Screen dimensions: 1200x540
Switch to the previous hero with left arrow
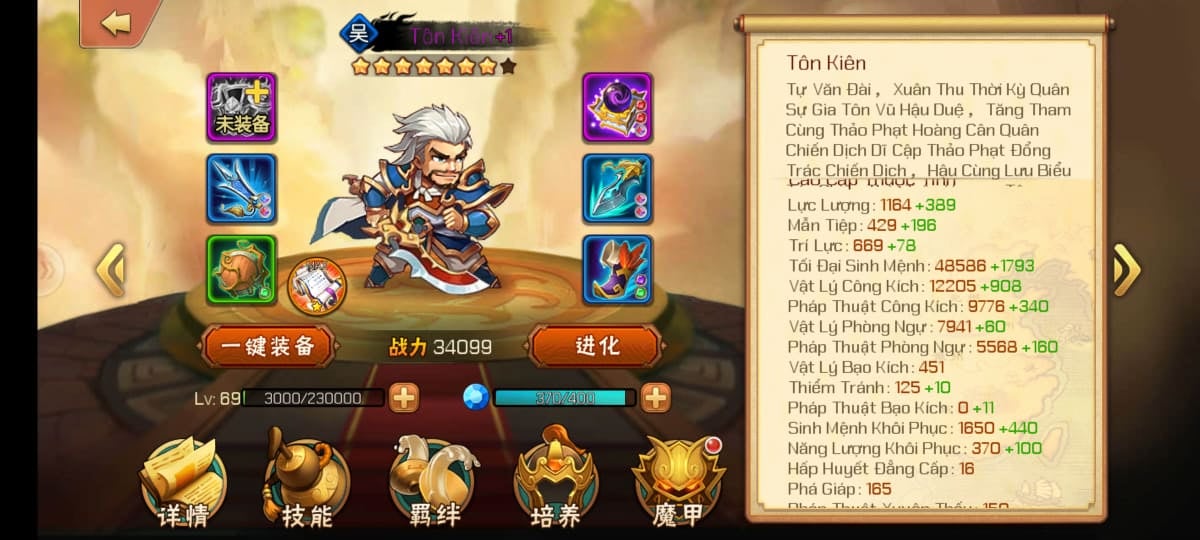109,270
